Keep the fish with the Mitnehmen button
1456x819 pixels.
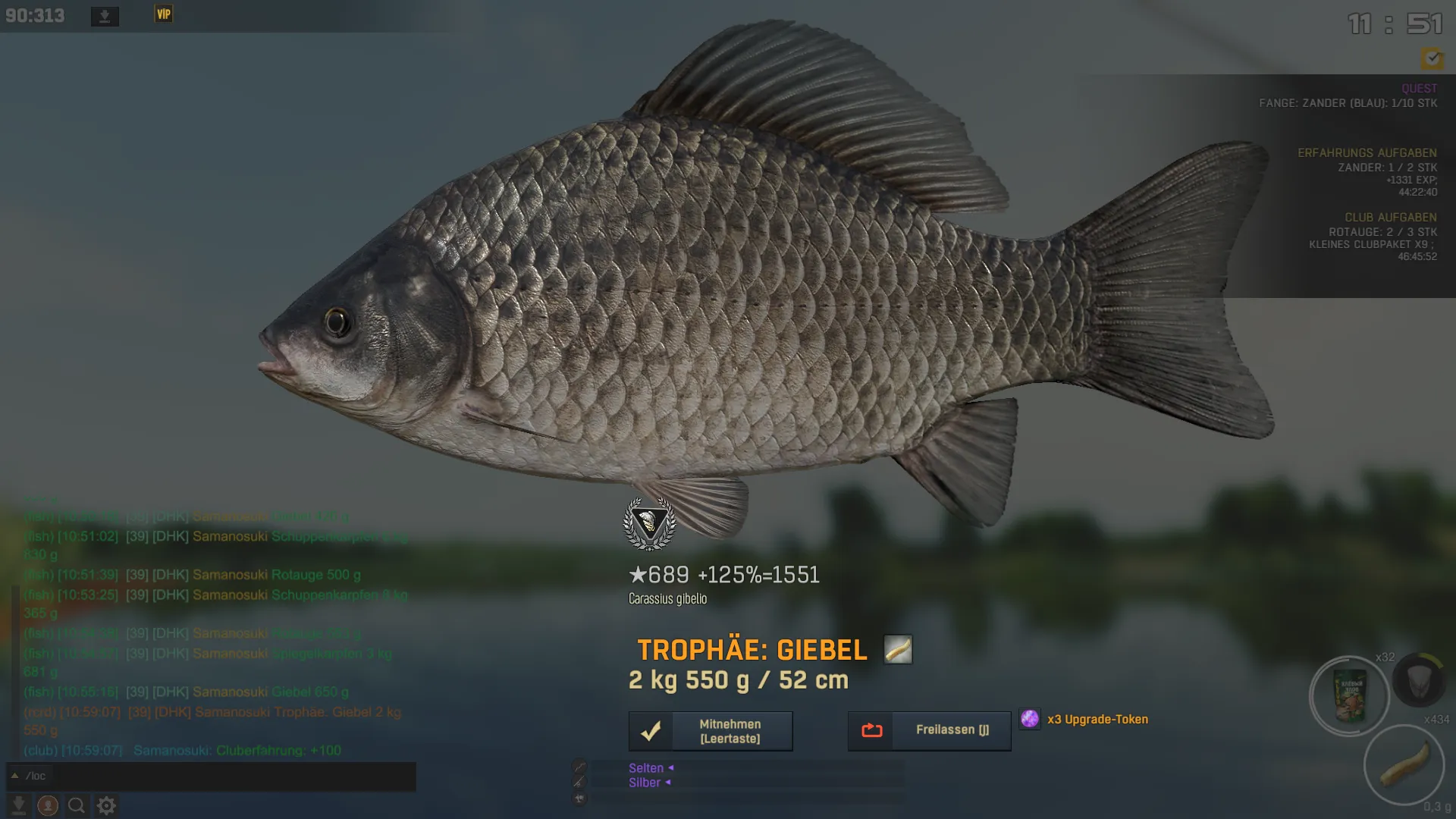pos(711,731)
